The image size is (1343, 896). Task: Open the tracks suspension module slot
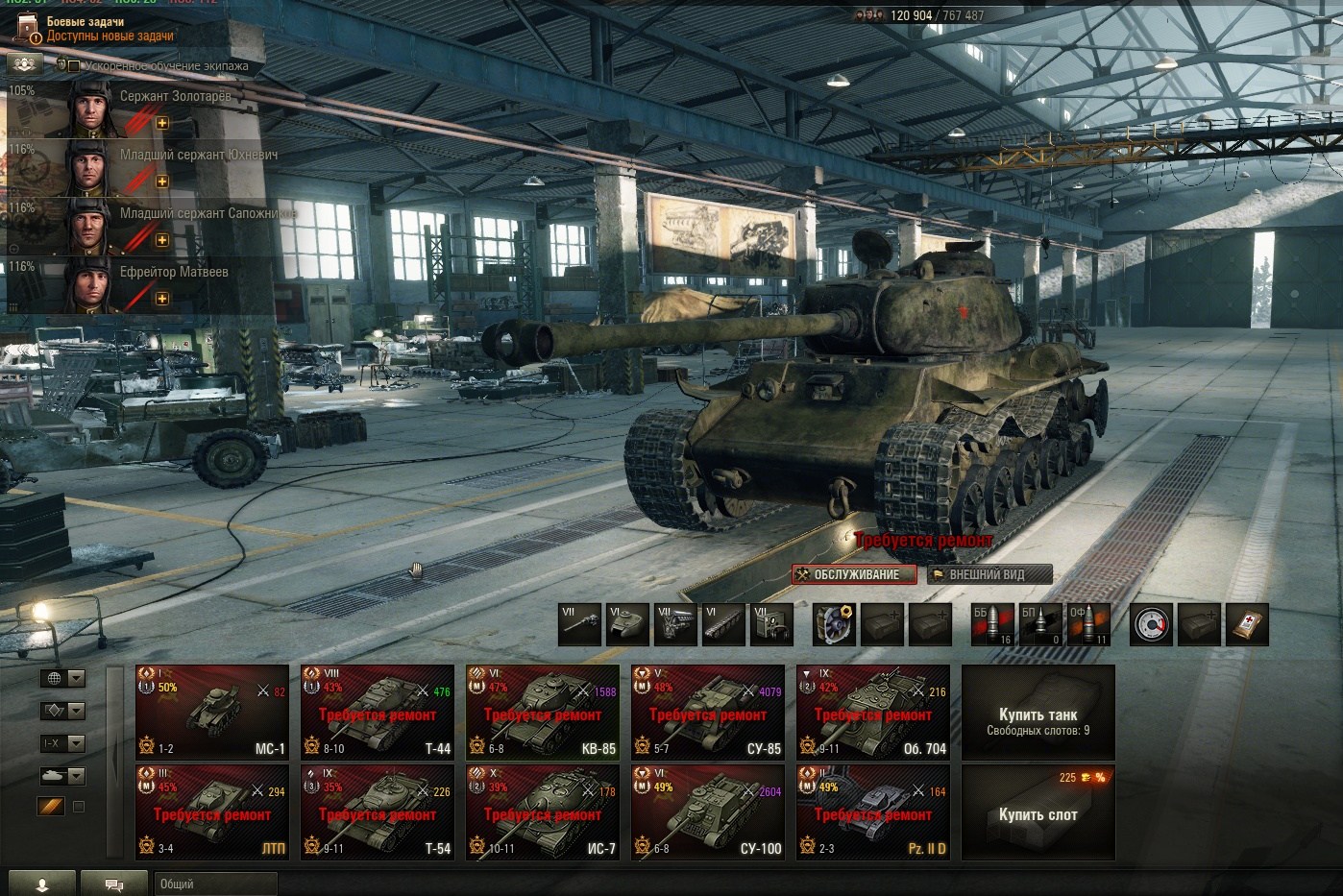(723, 625)
